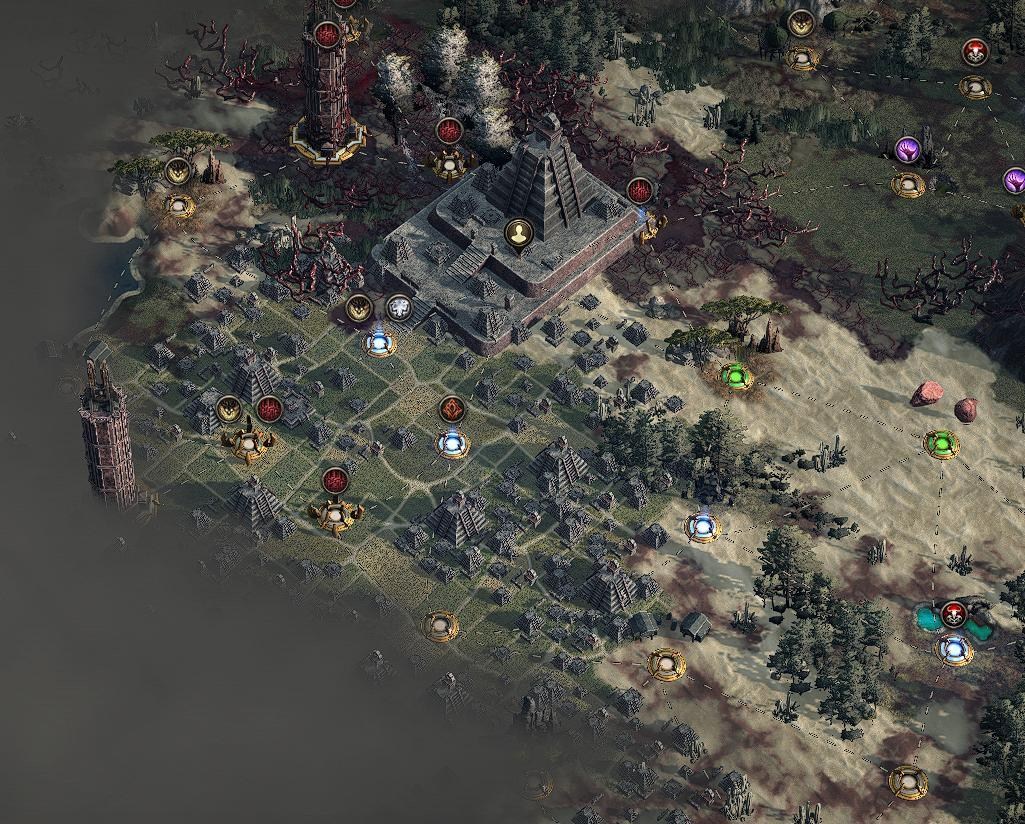This screenshot has height=824, width=1025.
Task: Click the lone gold icon by the far-left tree
Action: [x=178, y=171]
